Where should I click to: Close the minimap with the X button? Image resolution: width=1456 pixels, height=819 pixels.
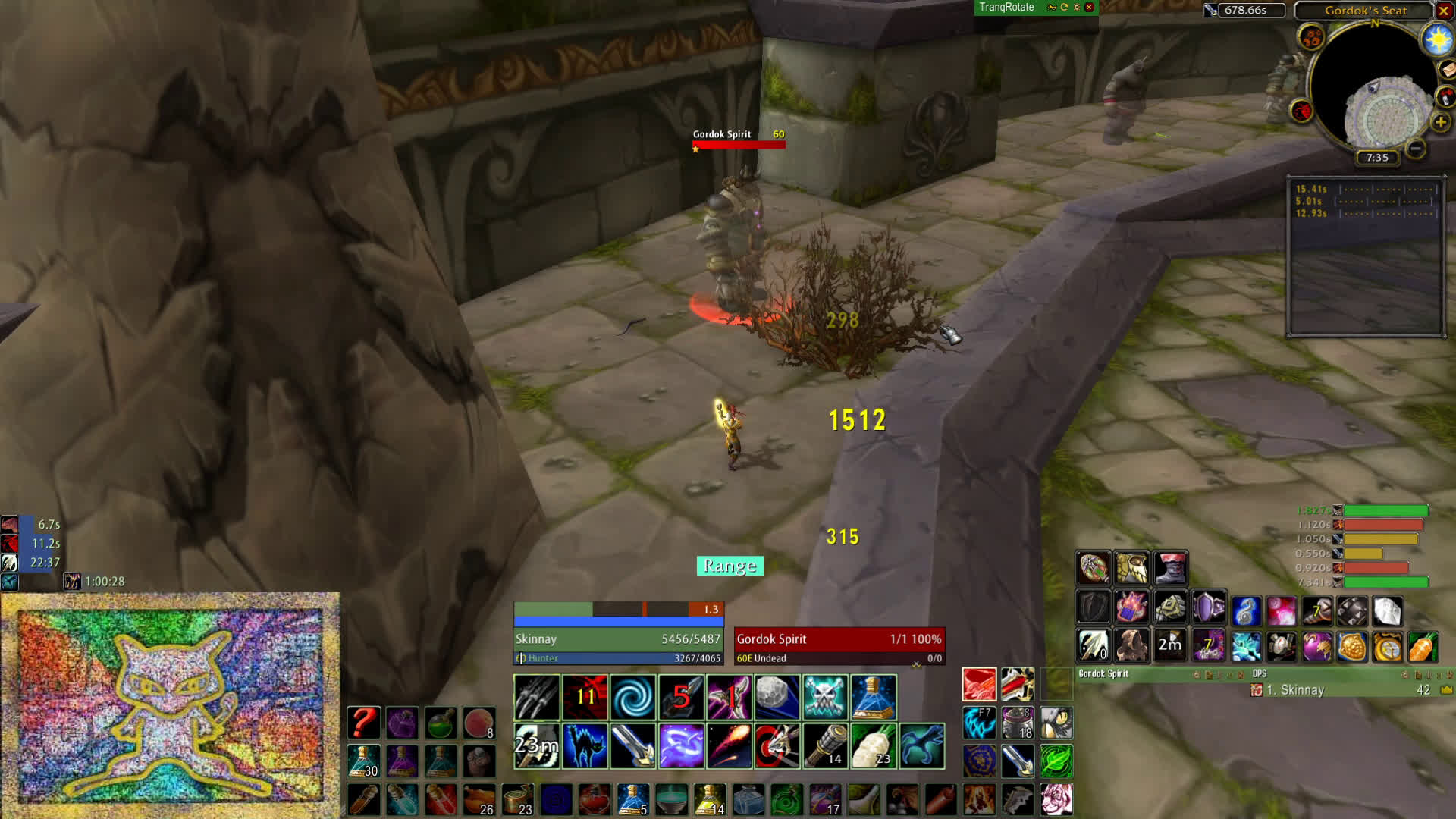coord(1444,11)
